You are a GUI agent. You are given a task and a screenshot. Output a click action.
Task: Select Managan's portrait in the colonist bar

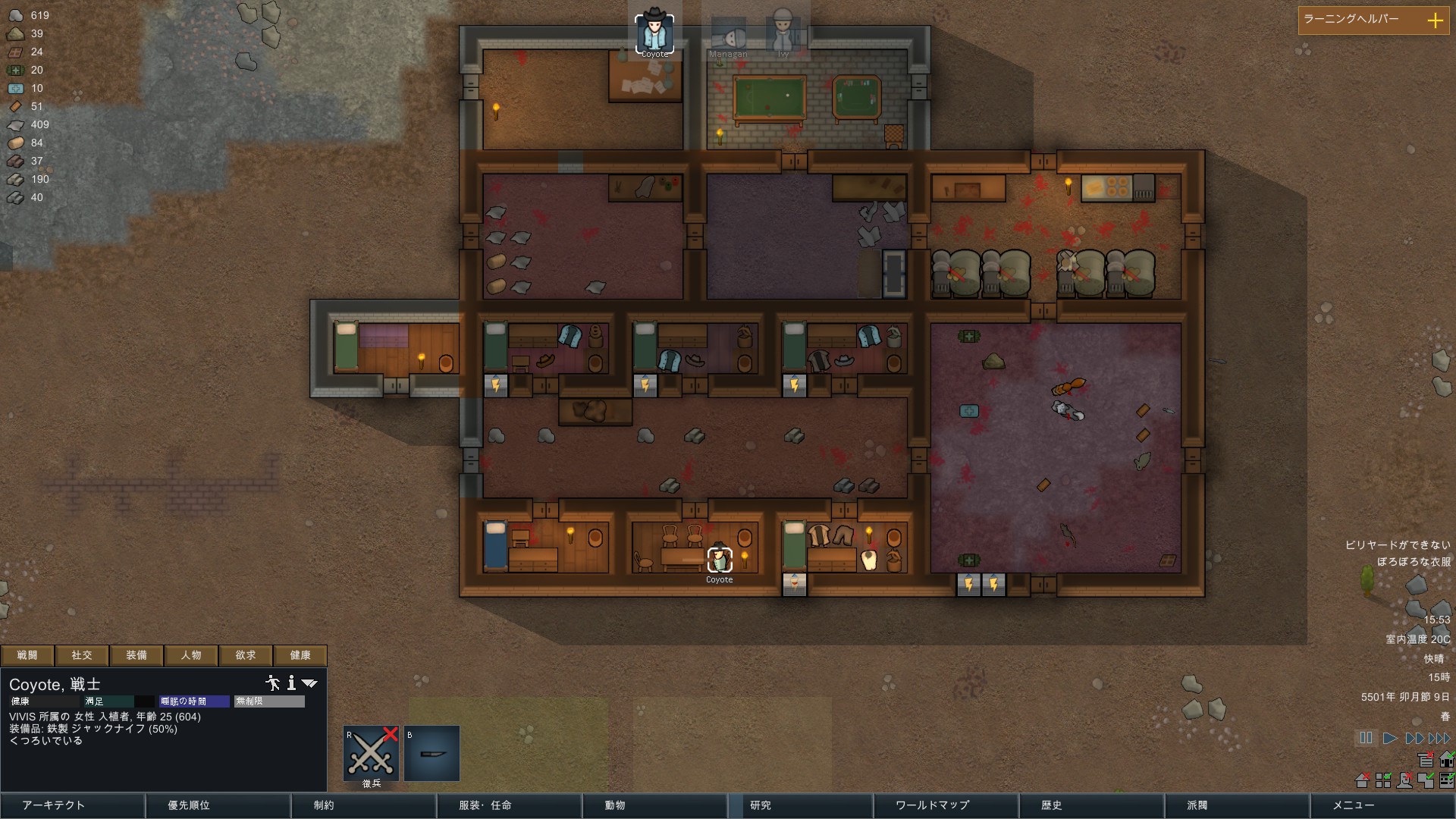(x=728, y=32)
